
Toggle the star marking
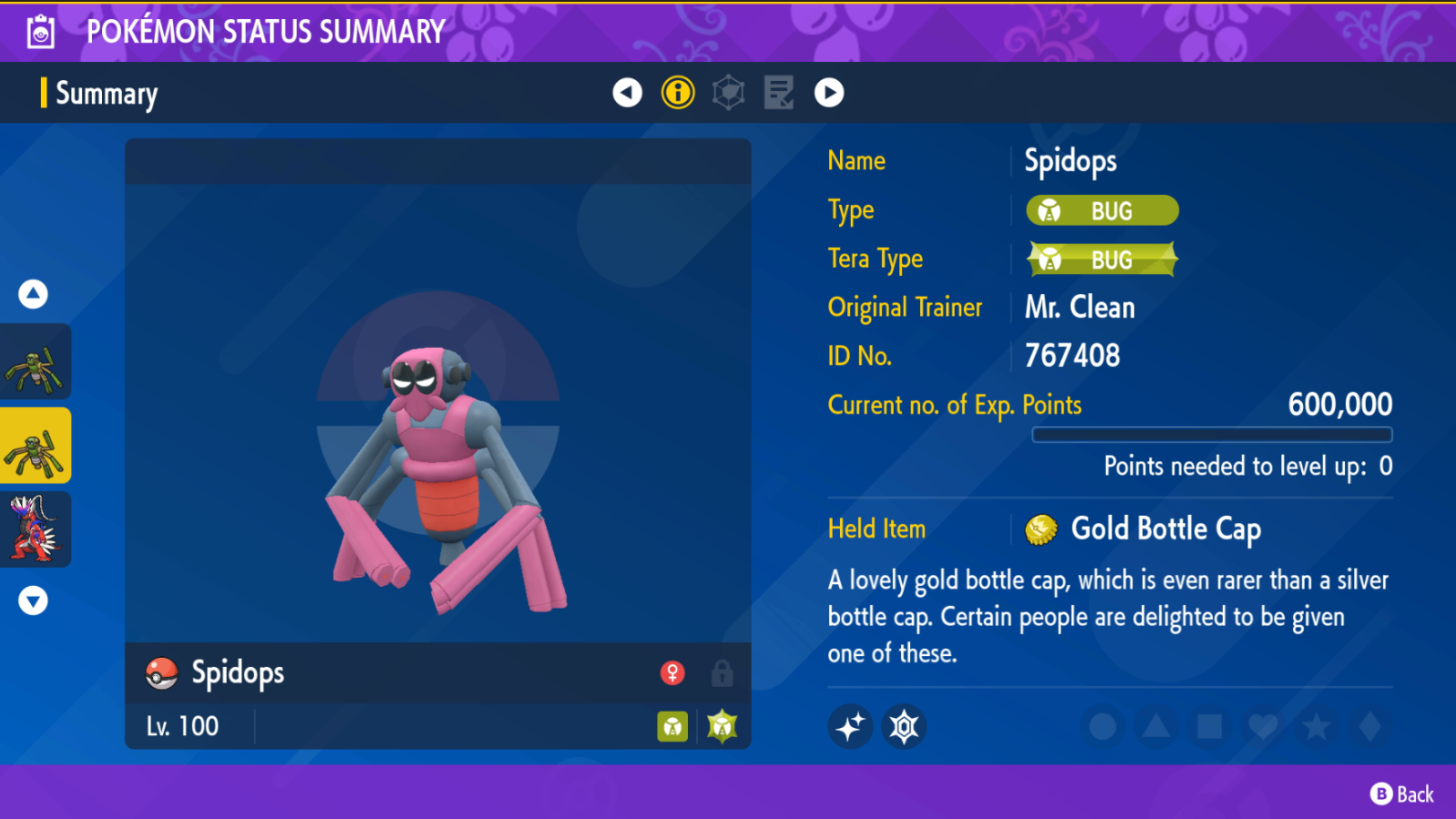1316,727
